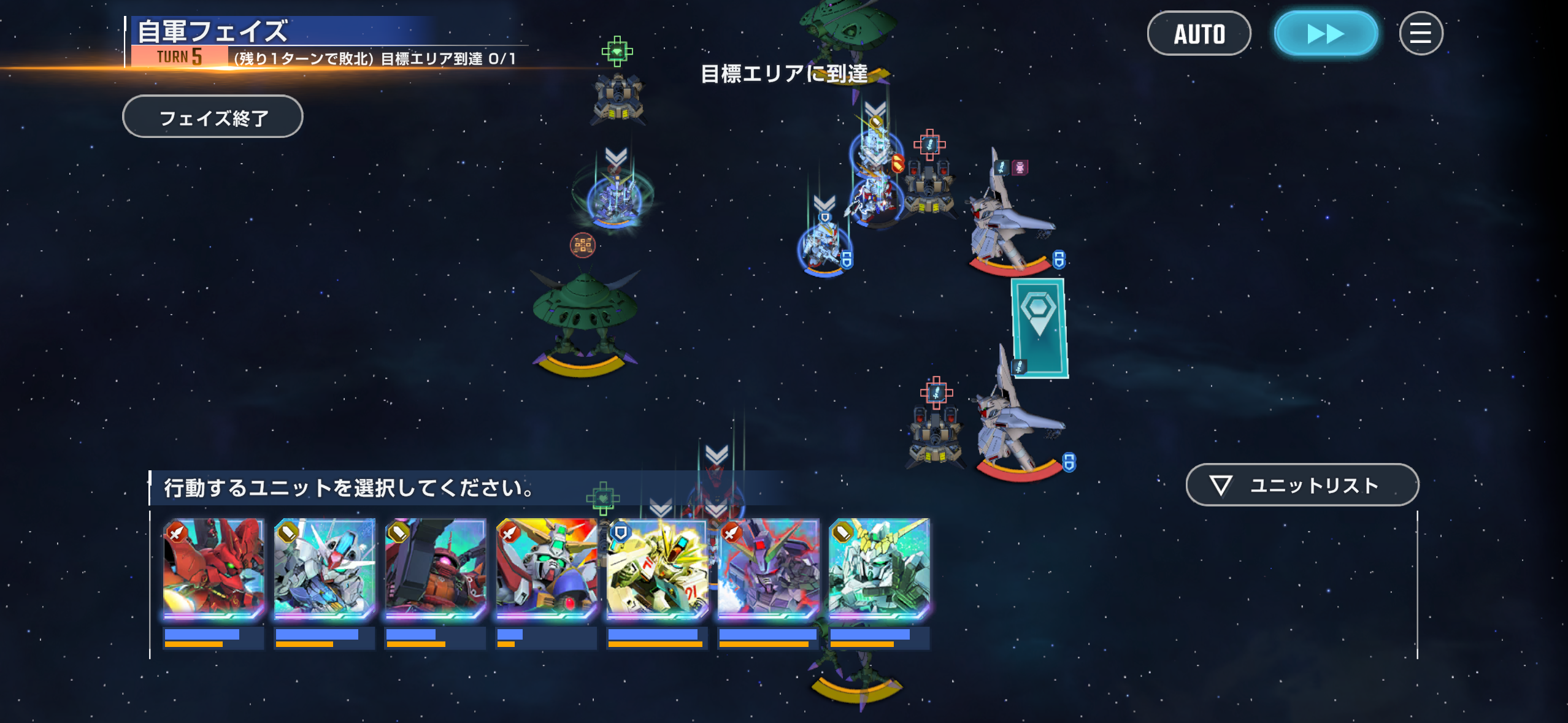Viewport: 1568px width, 723px height.
Task: Choose the white and blue Gundam unit card
Action: [x=325, y=568]
